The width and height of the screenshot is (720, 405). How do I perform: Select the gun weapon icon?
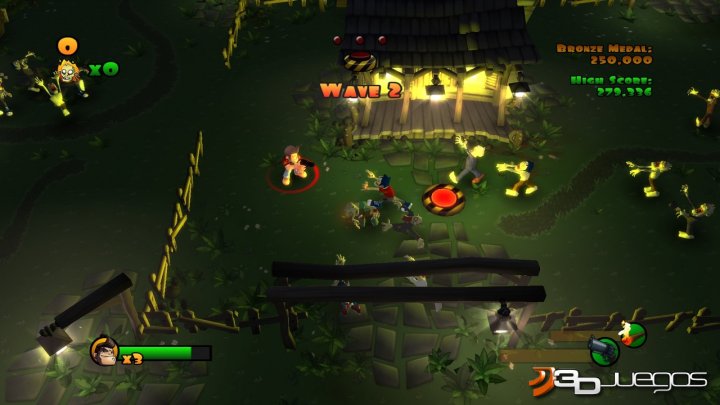[602, 350]
